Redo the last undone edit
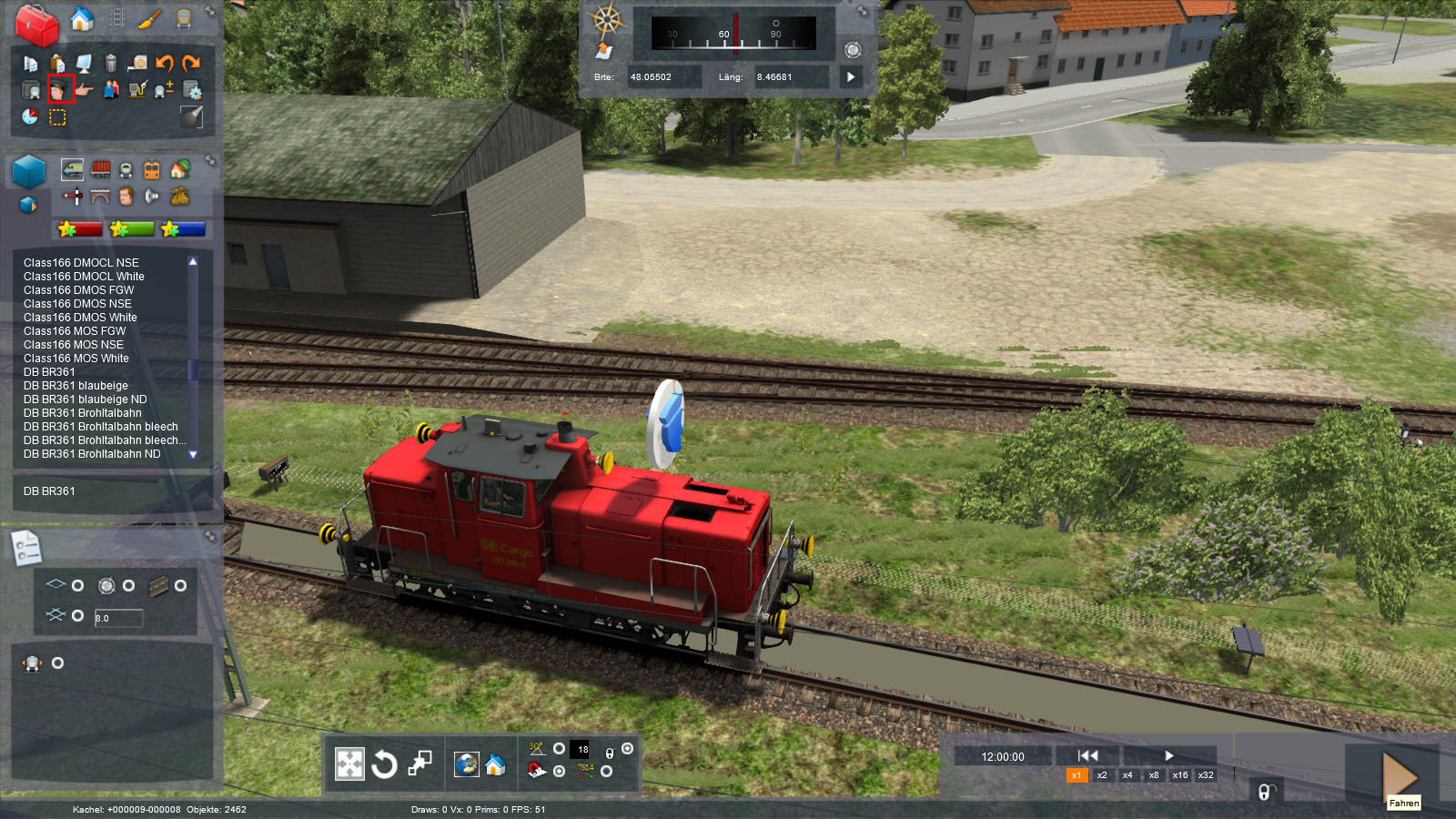The width and height of the screenshot is (1456, 819). tap(191, 63)
